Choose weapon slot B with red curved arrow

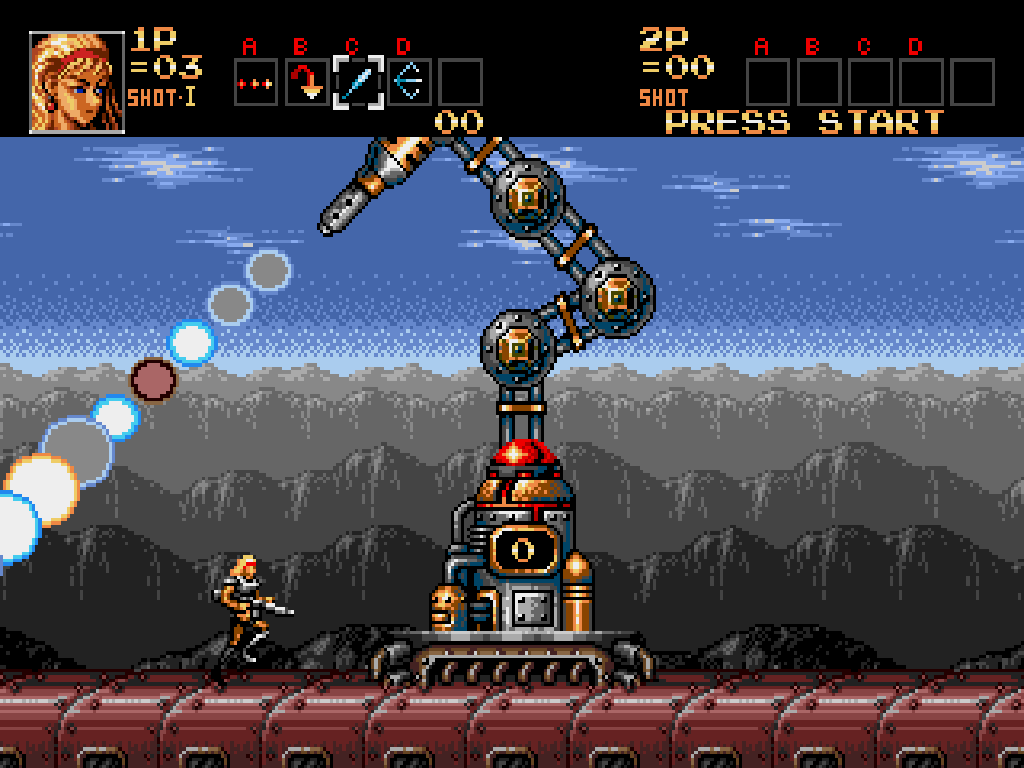click(307, 83)
